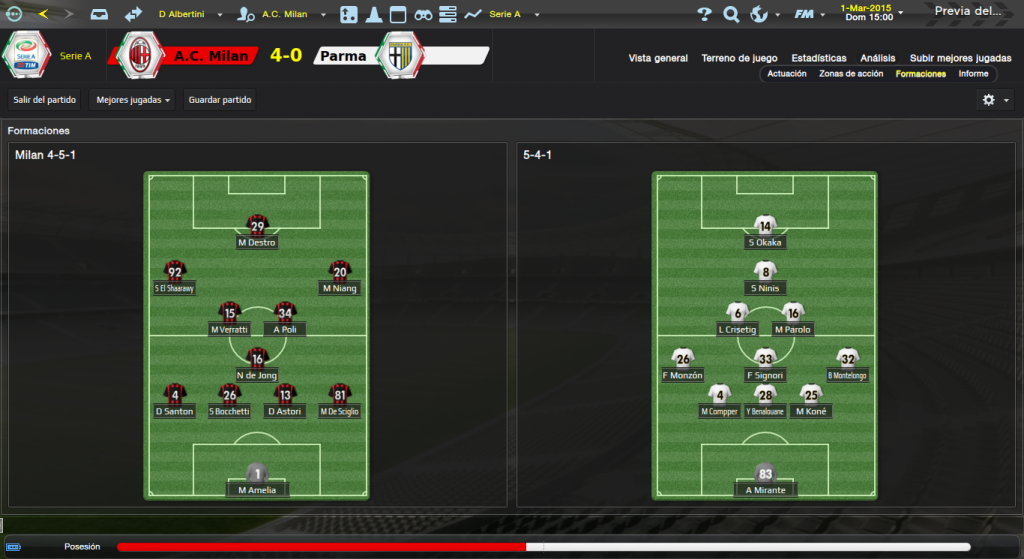Click the Previa del... continue button
The image size is (1024, 559).
[x=968, y=12]
